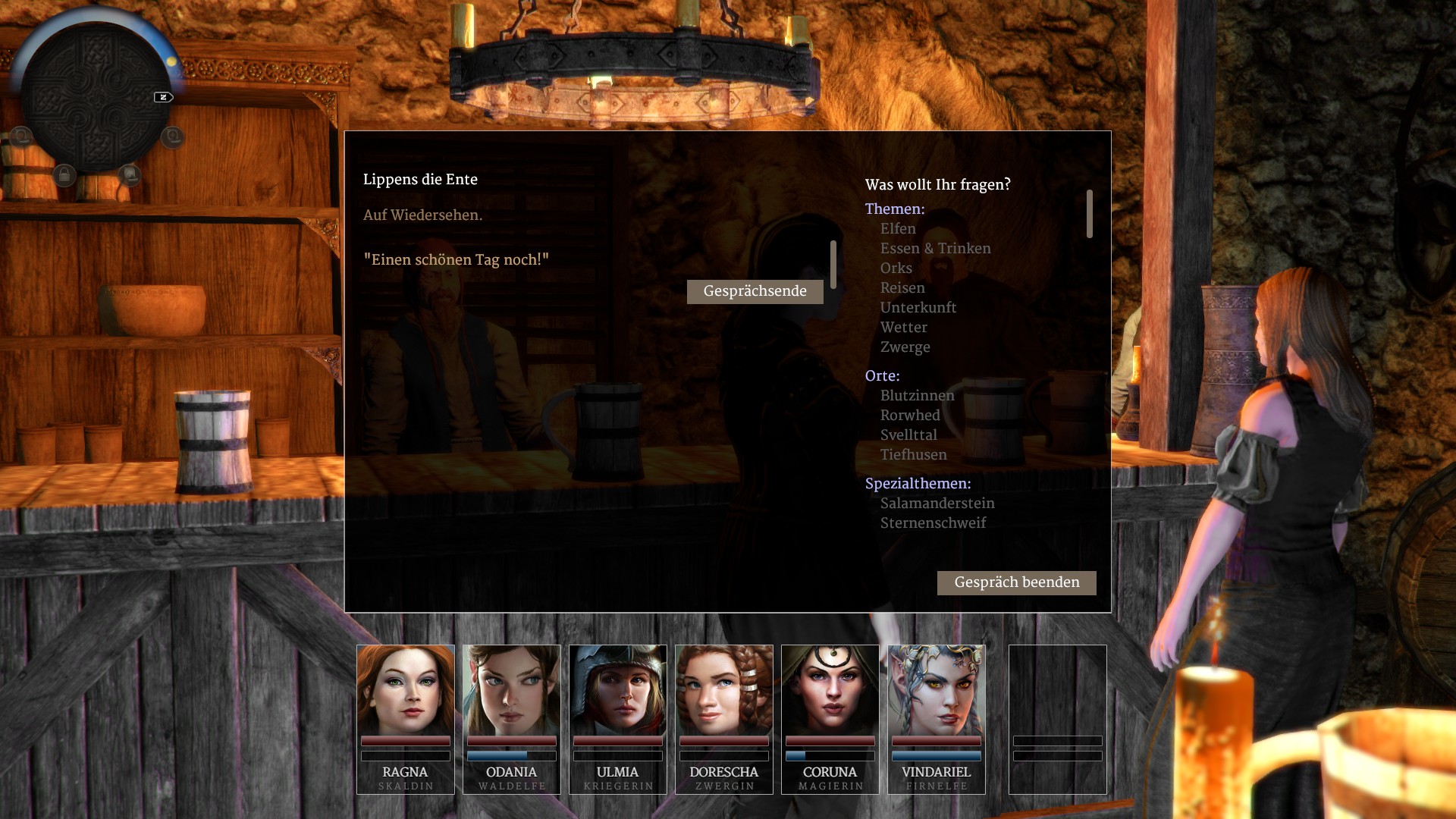Select the Rorwhed location topic
Viewport: 1456px width, 819px height.
pos(909,416)
